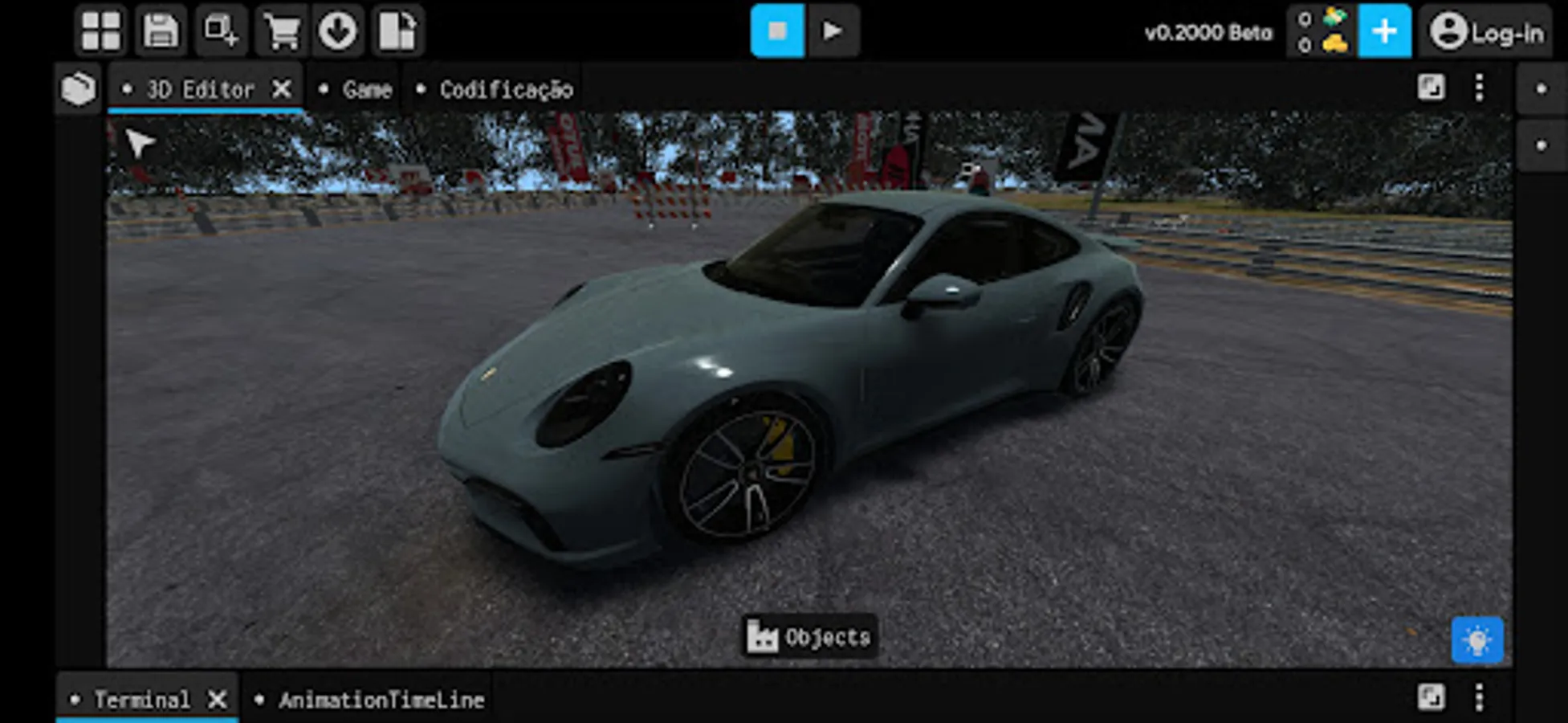
Task: Close the Terminal tab
Action: (x=216, y=698)
